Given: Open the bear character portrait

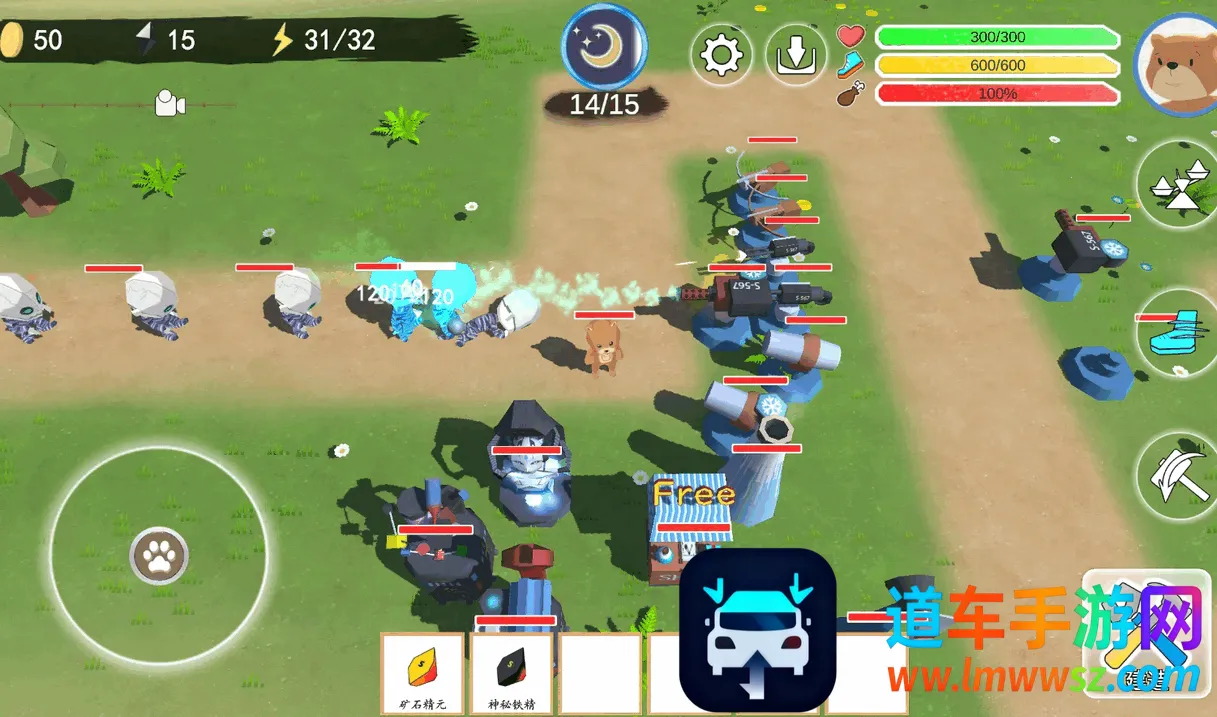Looking at the screenshot, I should [1177, 62].
